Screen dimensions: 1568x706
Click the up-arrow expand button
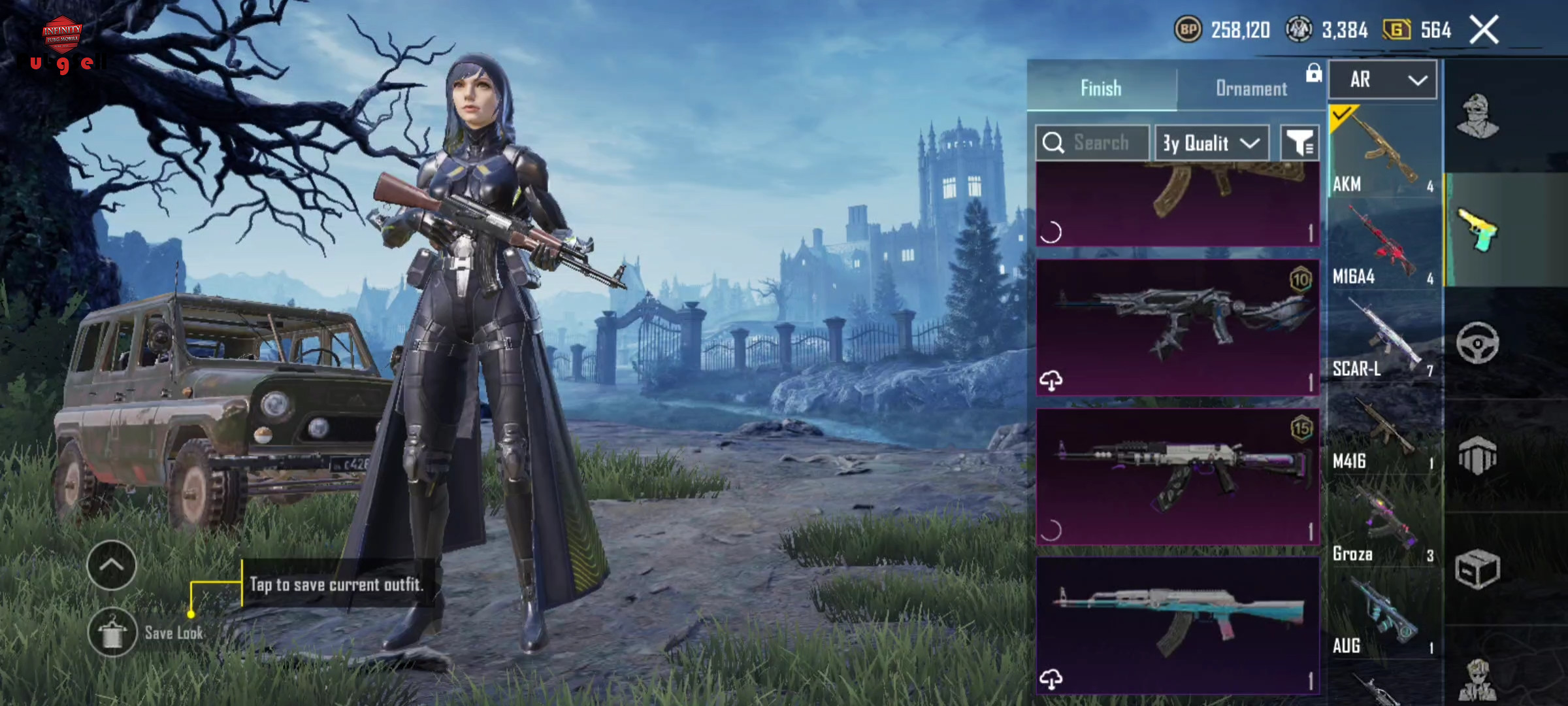112,565
